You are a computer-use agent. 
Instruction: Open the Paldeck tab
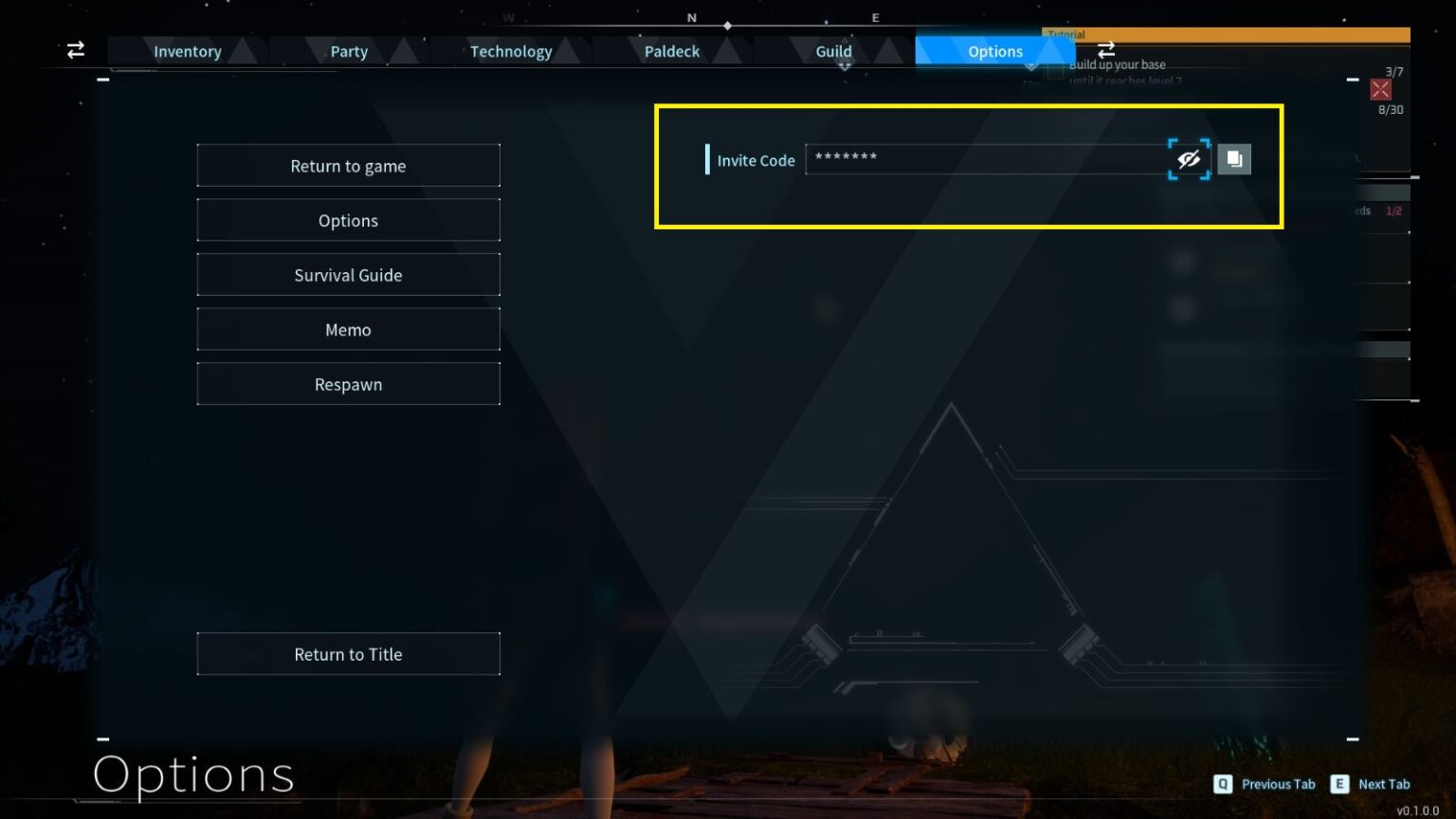point(672,51)
